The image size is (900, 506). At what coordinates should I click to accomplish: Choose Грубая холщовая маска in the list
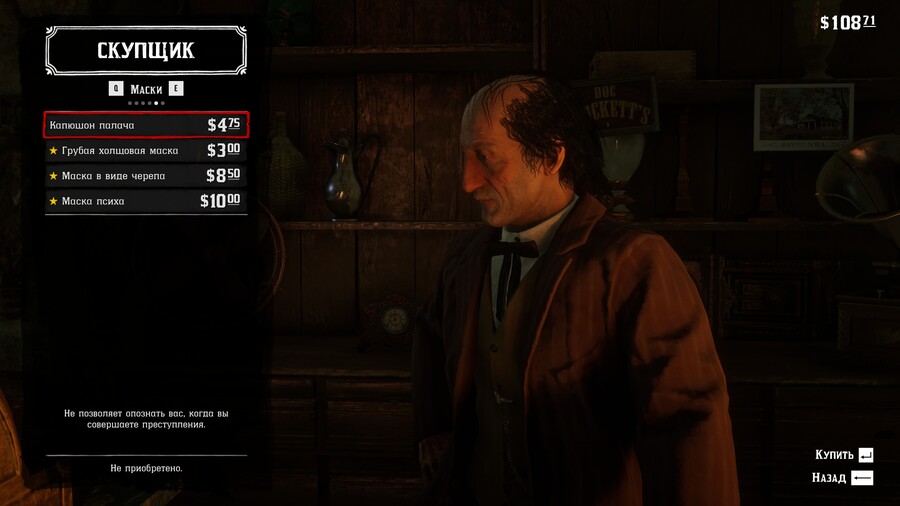click(146, 150)
